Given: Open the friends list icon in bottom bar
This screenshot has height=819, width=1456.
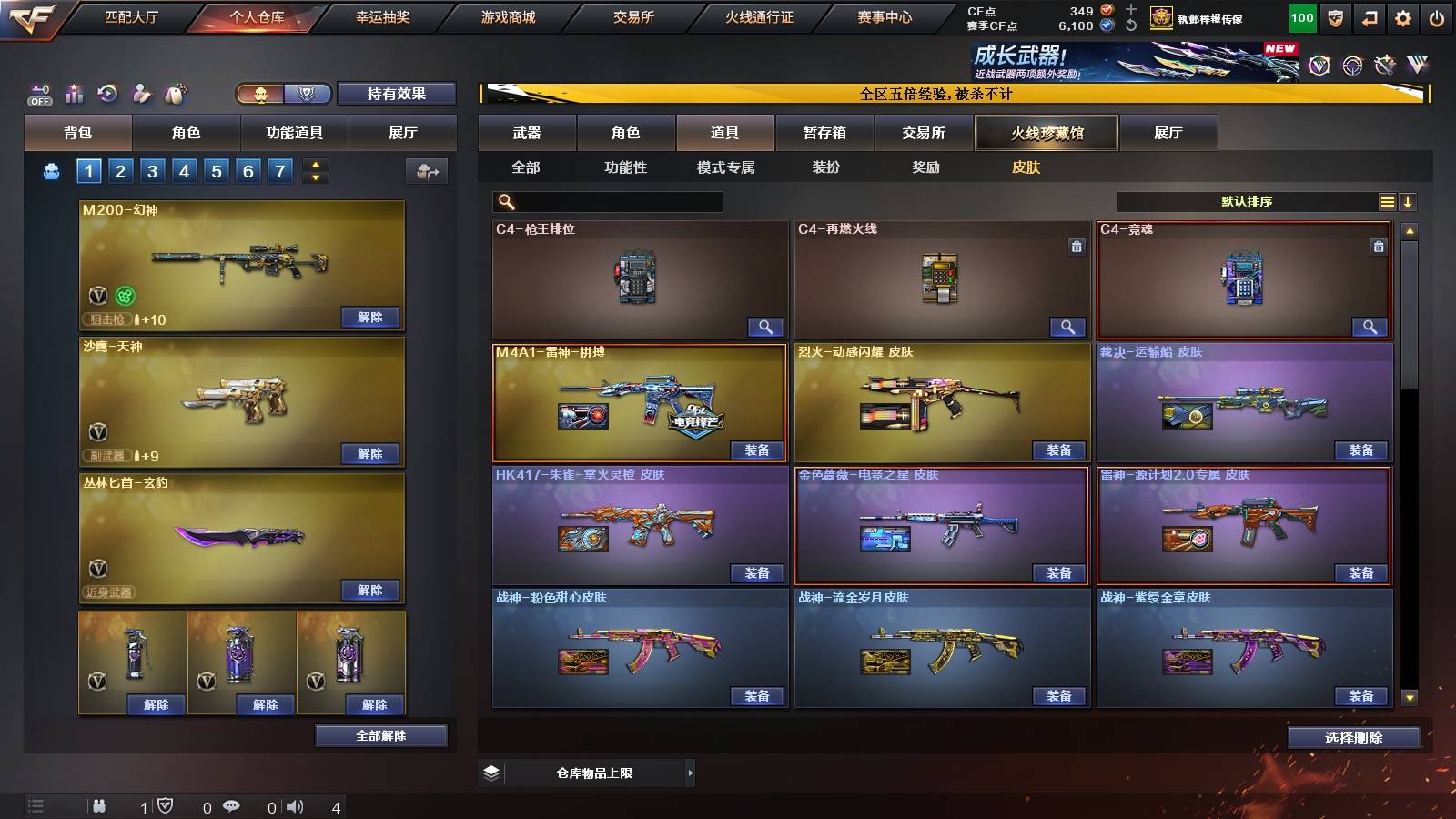Looking at the screenshot, I should [x=100, y=807].
